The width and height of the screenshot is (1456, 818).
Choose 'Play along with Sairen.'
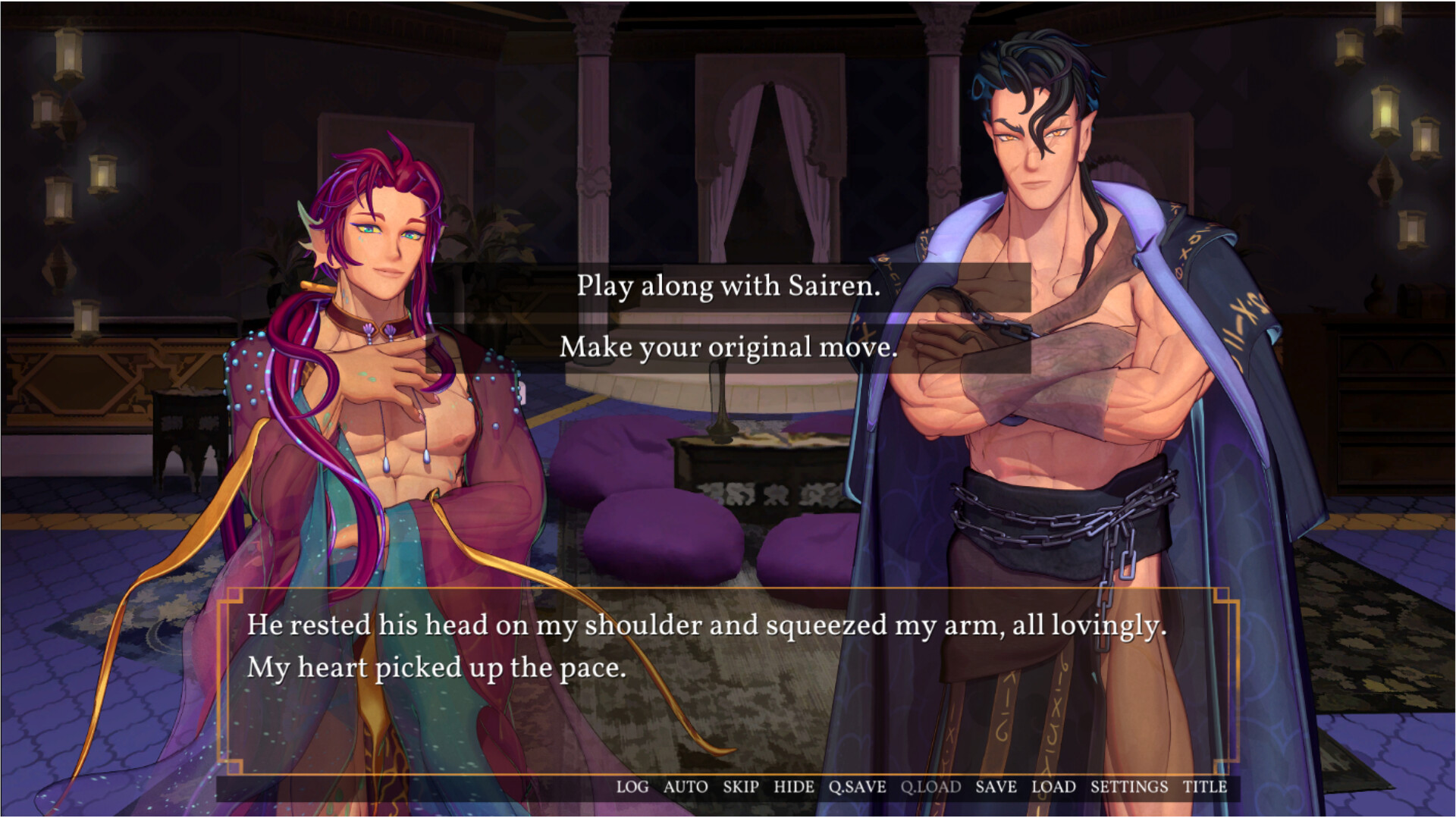727,287
